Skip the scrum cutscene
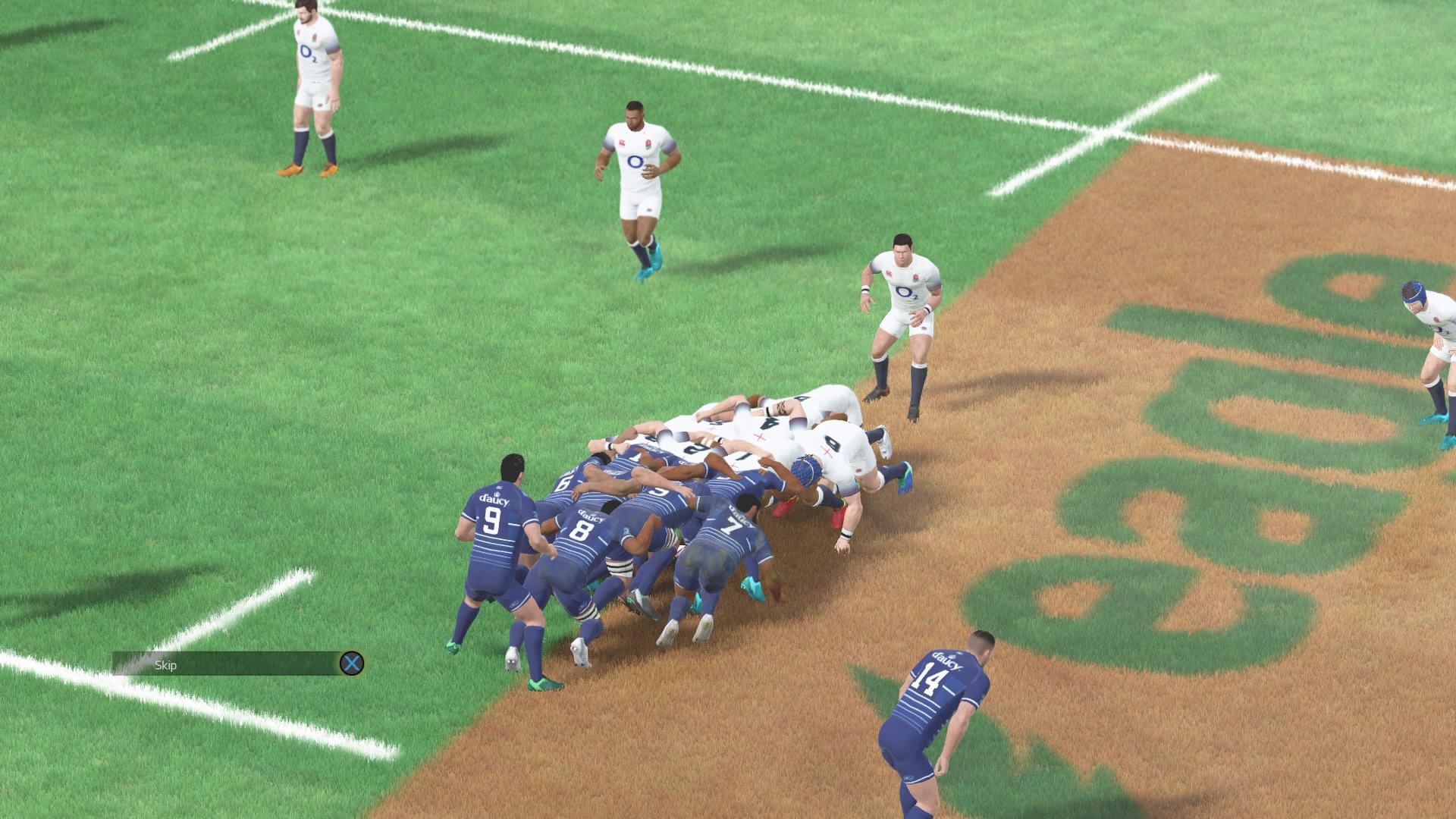Image resolution: width=1456 pixels, height=819 pixels. 351,664
